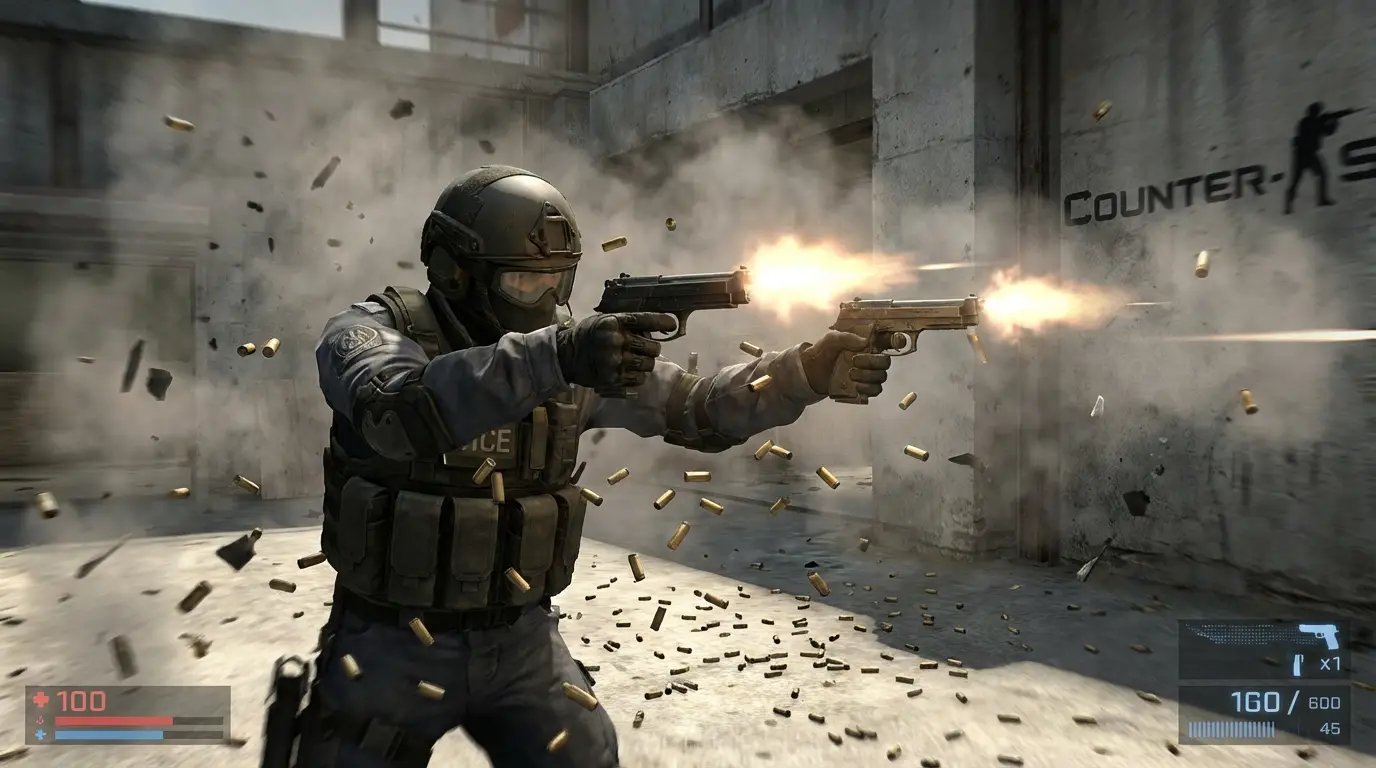Click the blood droplet icon in HUD

point(40,721)
